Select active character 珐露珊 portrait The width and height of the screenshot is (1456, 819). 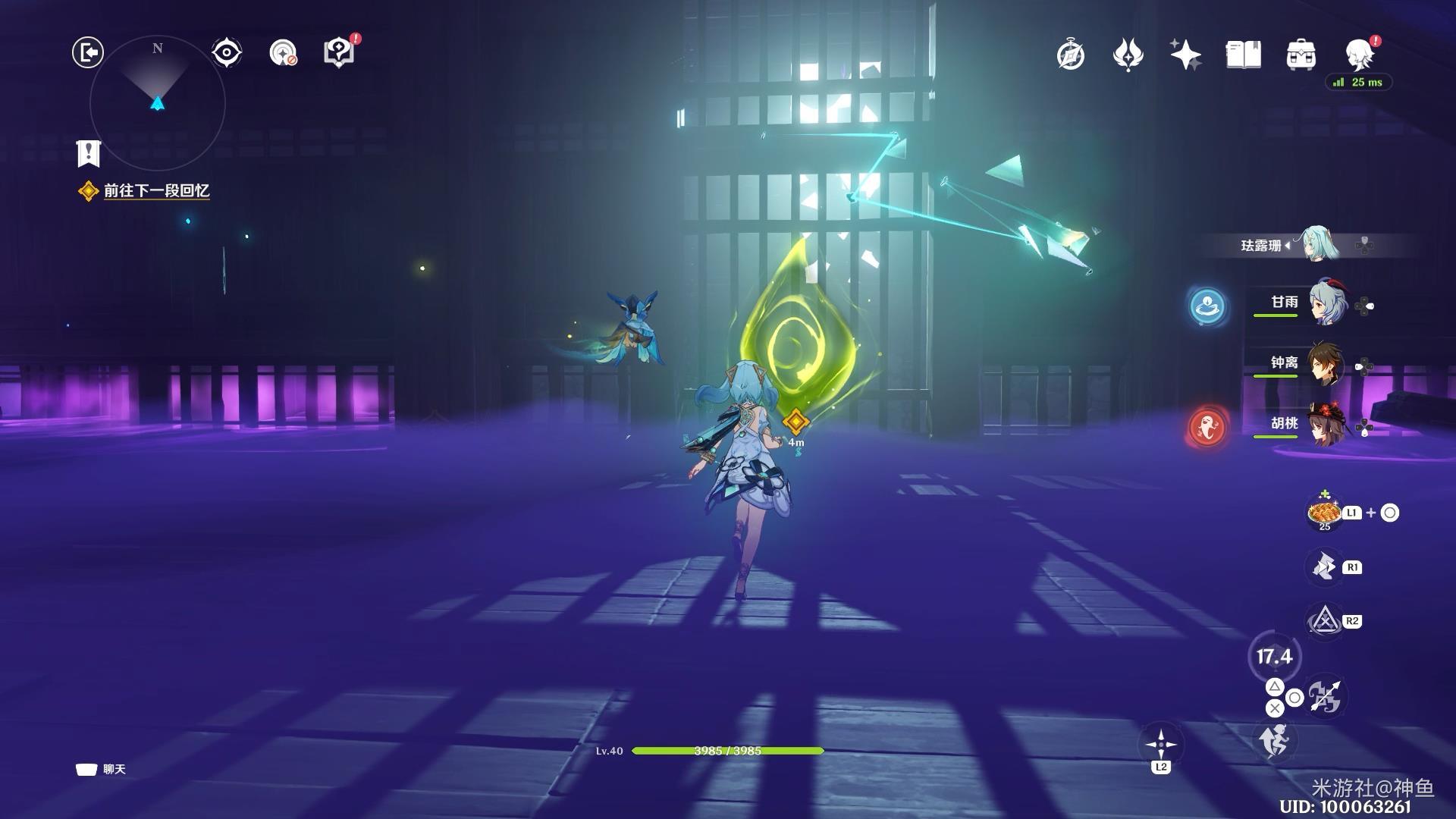(1319, 244)
